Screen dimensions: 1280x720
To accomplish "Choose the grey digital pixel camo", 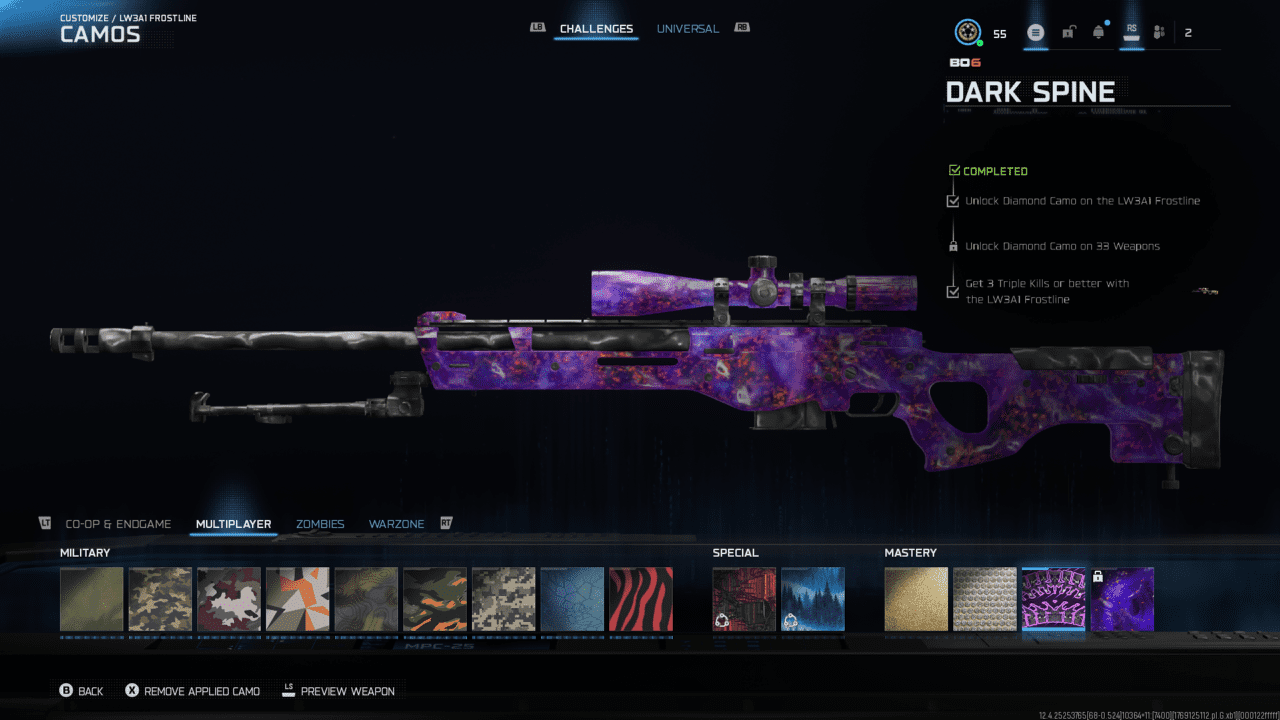I will (x=503, y=600).
